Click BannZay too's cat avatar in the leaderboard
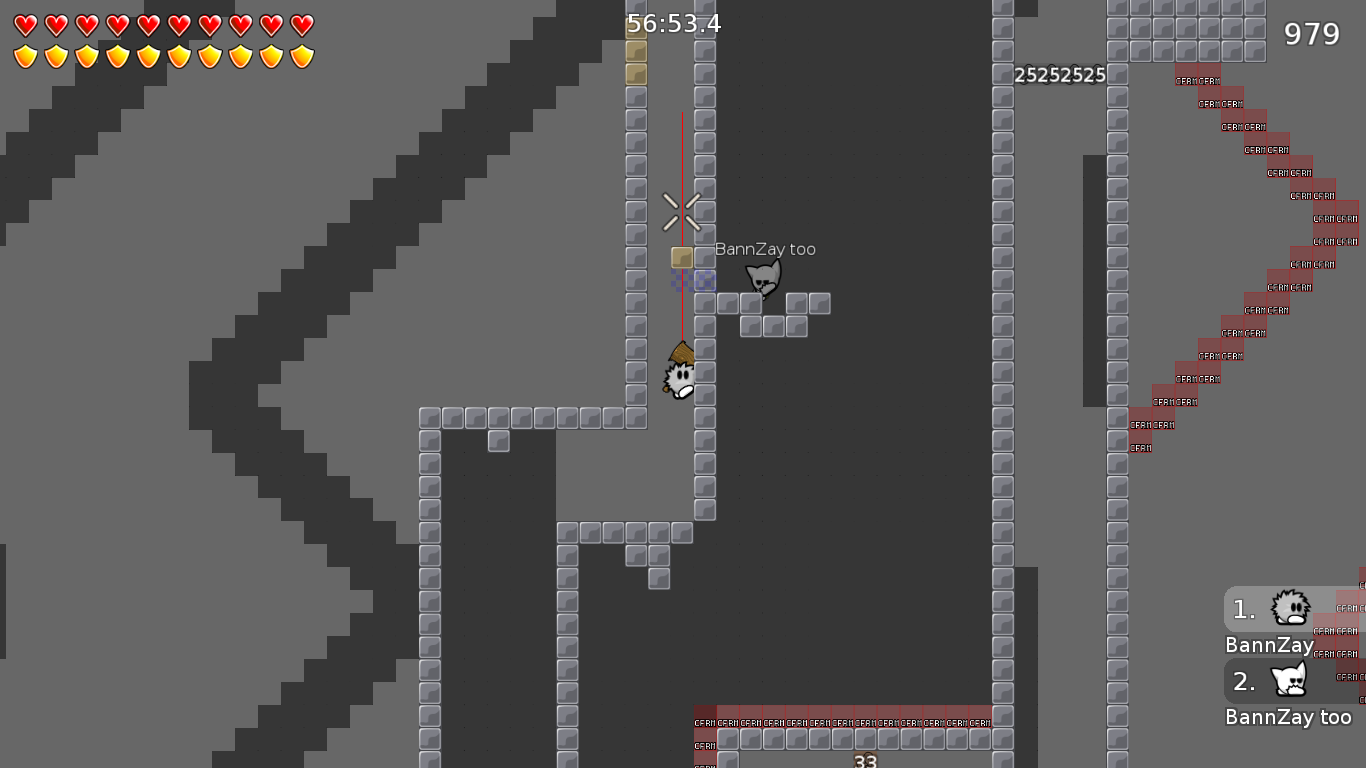Image resolution: width=1366 pixels, height=768 pixels. 1288,680
